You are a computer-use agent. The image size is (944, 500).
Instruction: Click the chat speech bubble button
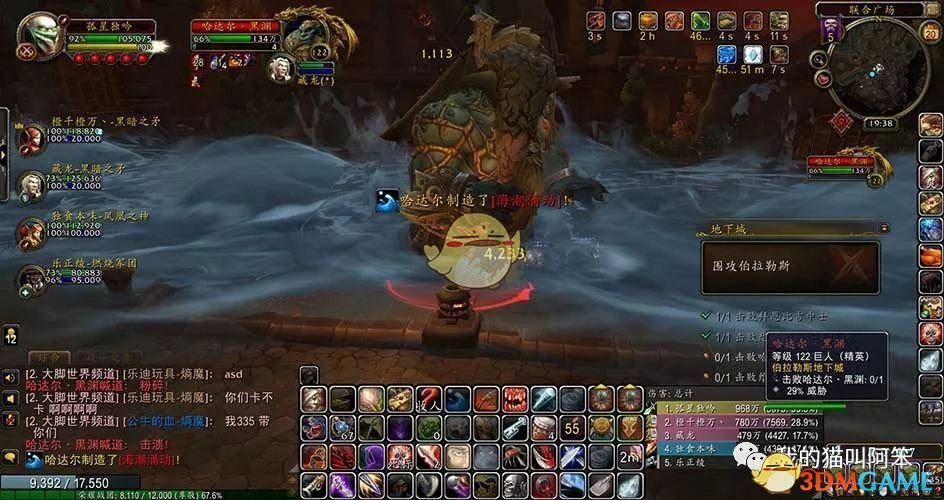tap(9, 457)
